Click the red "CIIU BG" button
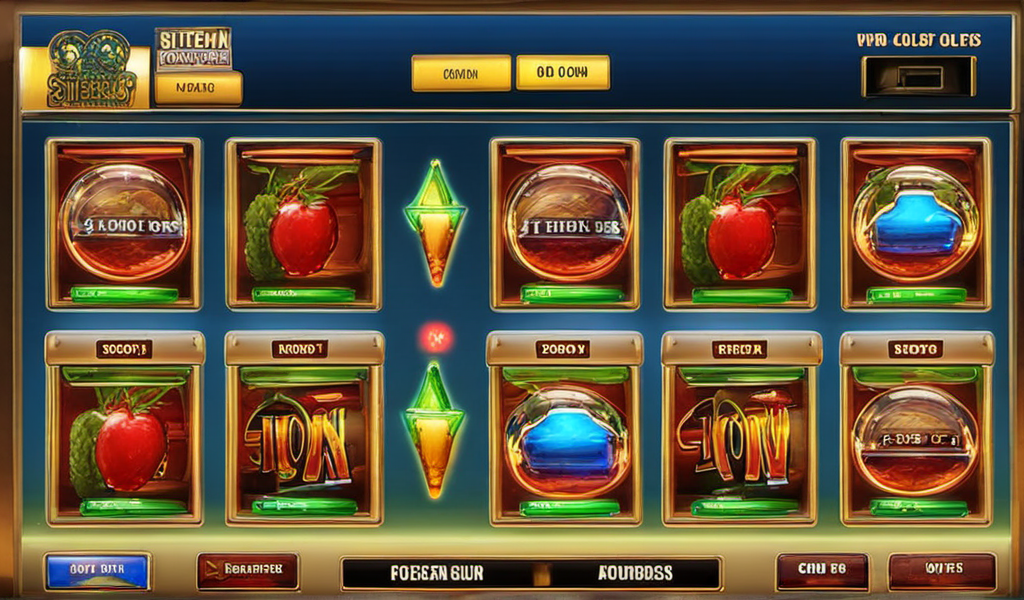 [x=822, y=571]
